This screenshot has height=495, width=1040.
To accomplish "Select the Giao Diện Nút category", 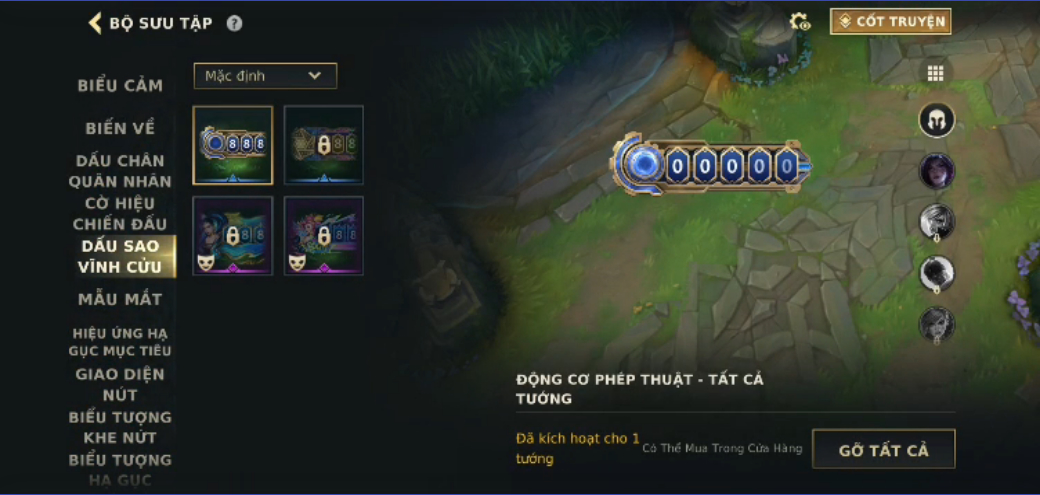I will (120, 384).
